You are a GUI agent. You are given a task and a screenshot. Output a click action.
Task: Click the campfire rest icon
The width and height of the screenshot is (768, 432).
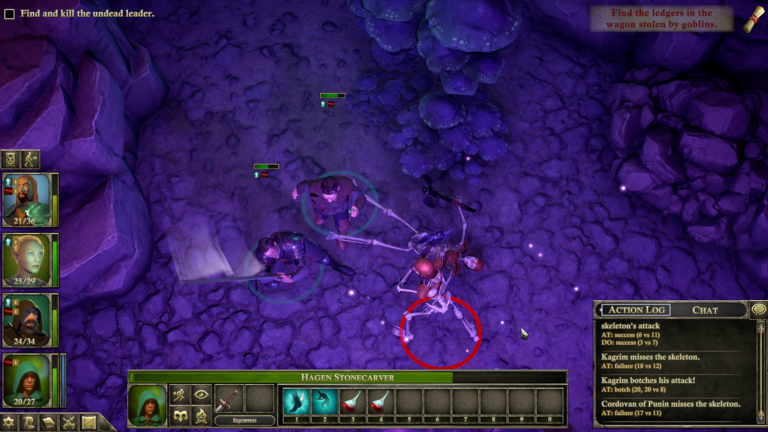(x=201, y=415)
